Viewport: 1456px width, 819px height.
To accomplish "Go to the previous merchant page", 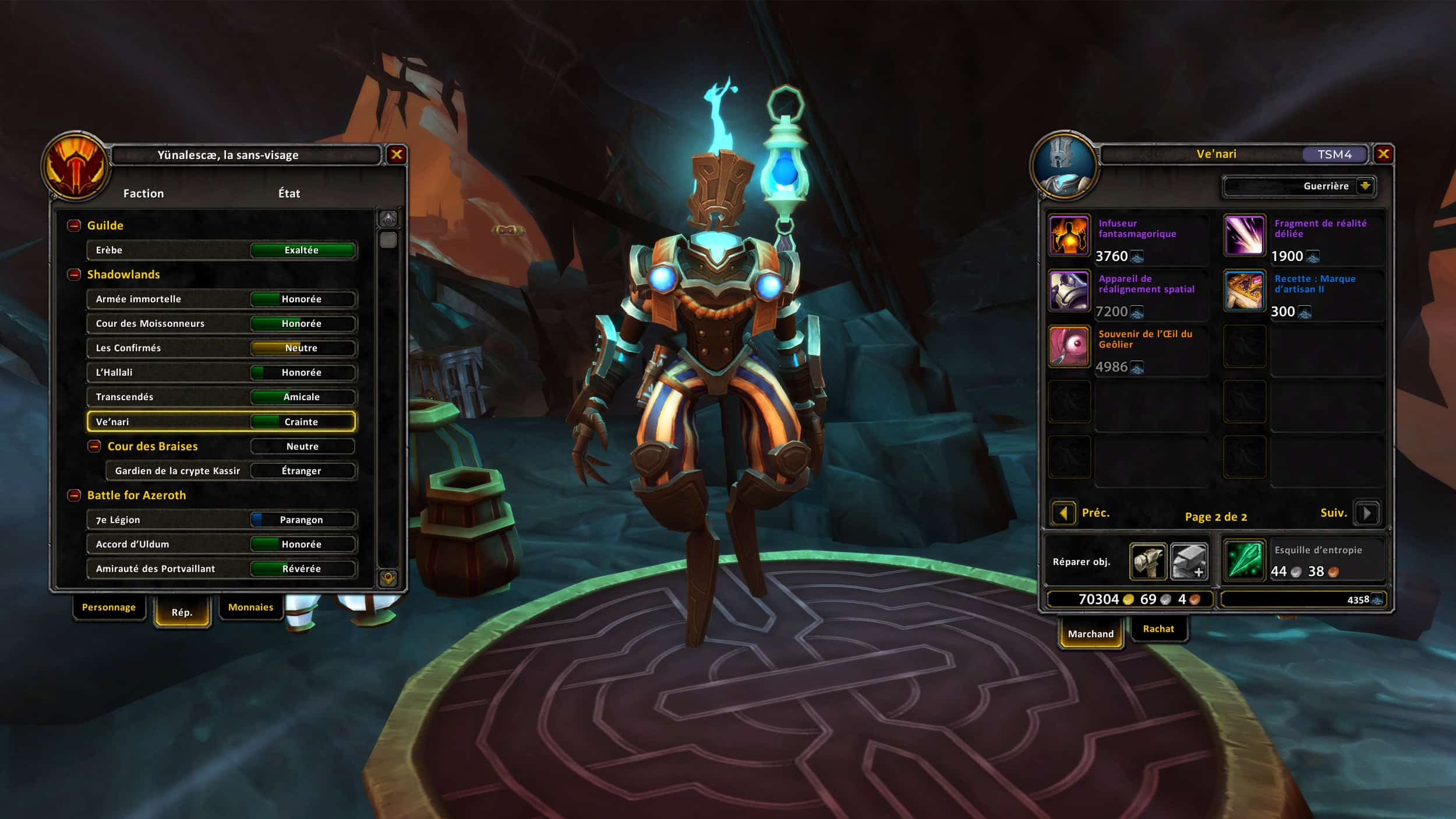I will (1064, 513).
